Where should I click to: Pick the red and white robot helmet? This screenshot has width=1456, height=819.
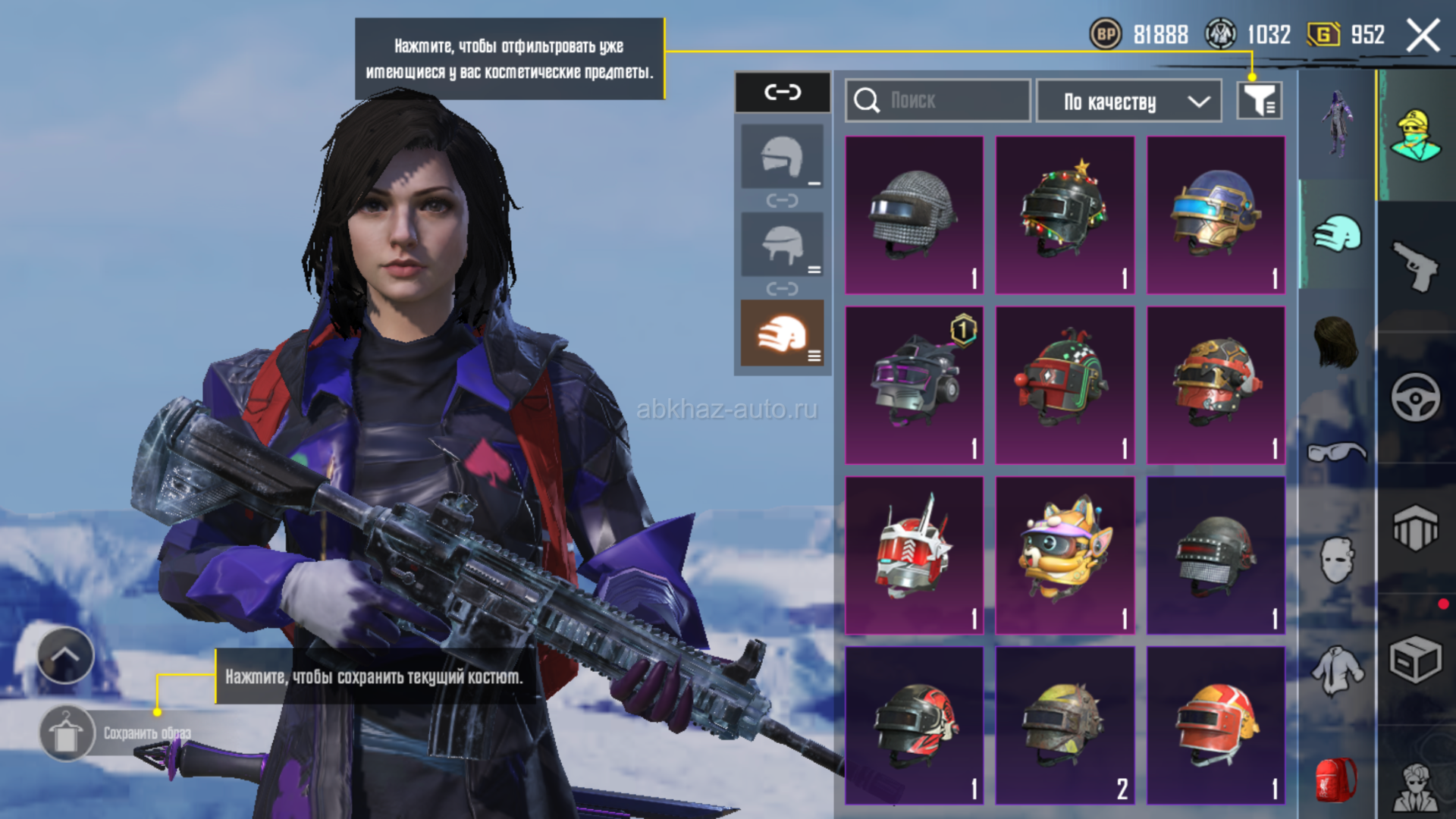[914, 555]
